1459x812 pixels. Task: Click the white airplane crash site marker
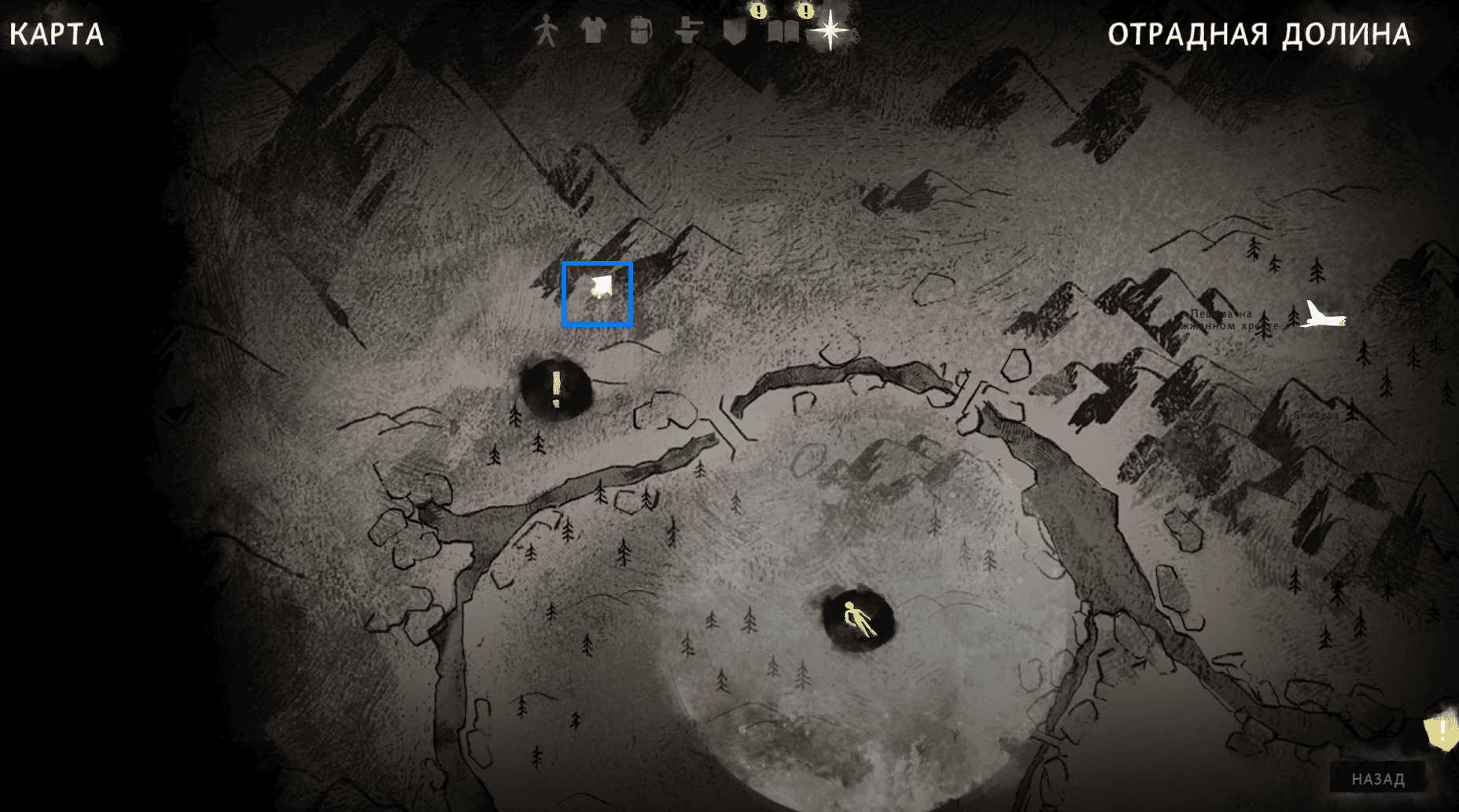click(1323, 316)
